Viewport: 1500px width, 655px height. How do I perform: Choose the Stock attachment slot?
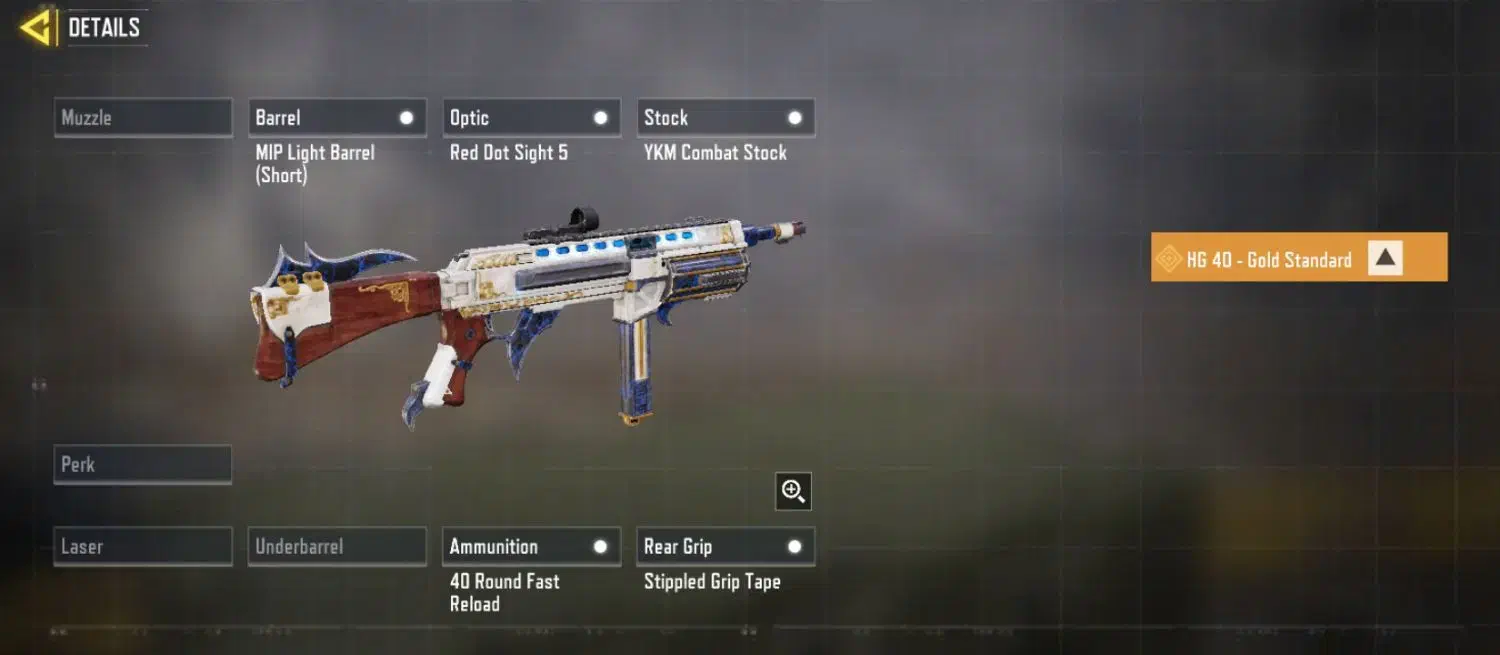click(725, 118)
